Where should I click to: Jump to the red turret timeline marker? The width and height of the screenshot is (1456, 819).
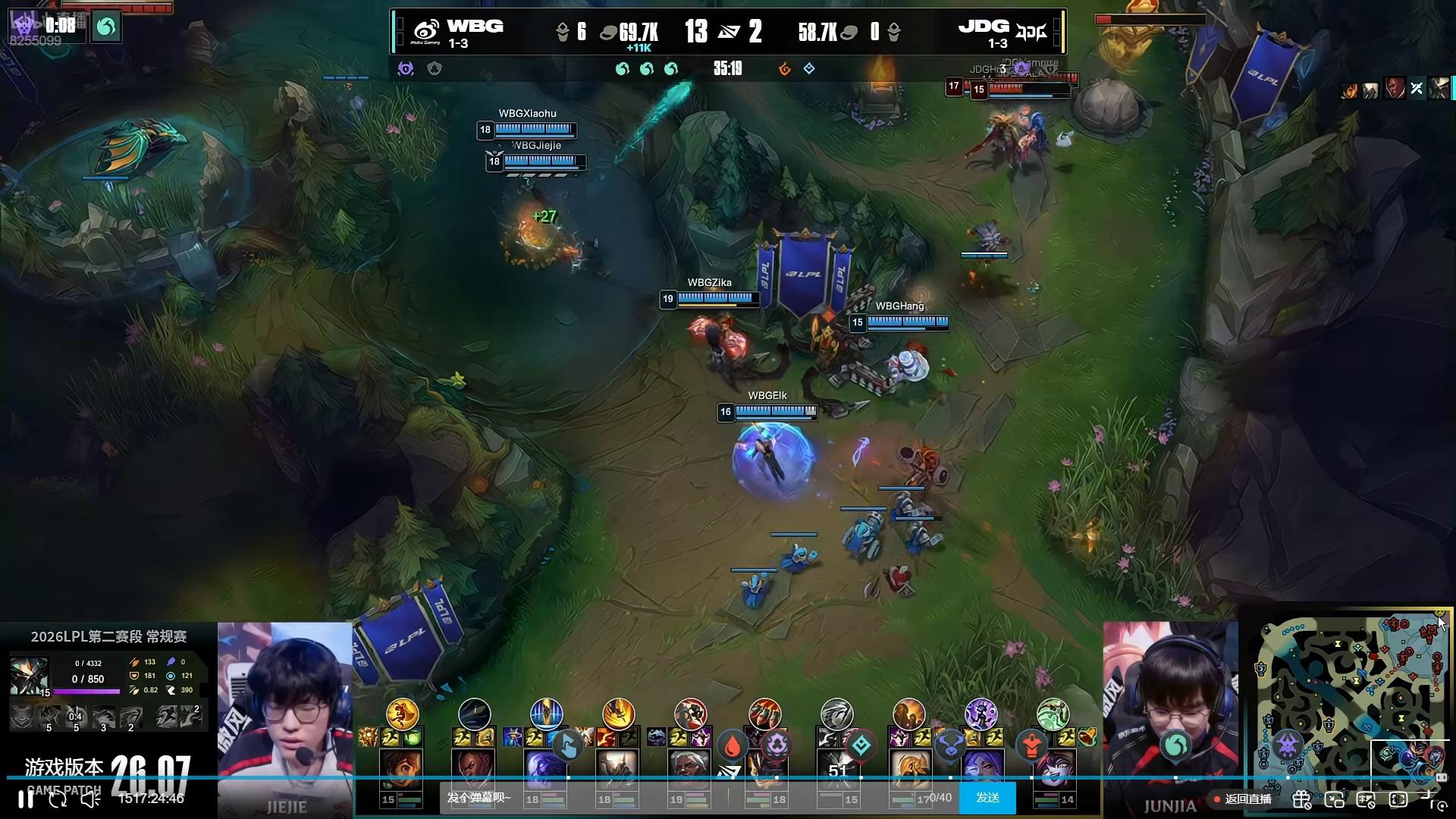(x=1031, y=746)
